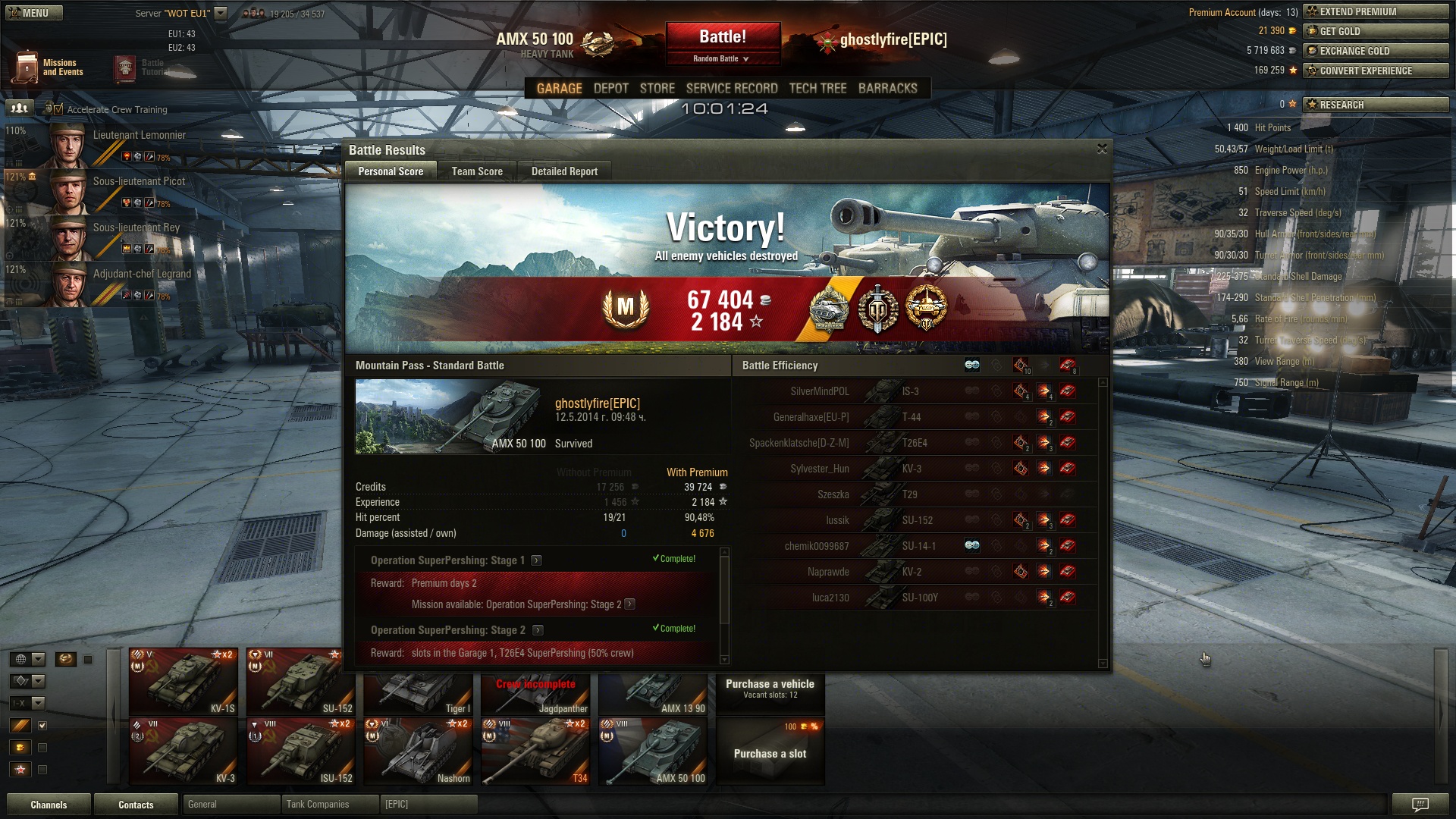Image resolution: width=1456 pixels, height=819 pixels.
Task: Open the Tech Tree
Action: (817, 89)
